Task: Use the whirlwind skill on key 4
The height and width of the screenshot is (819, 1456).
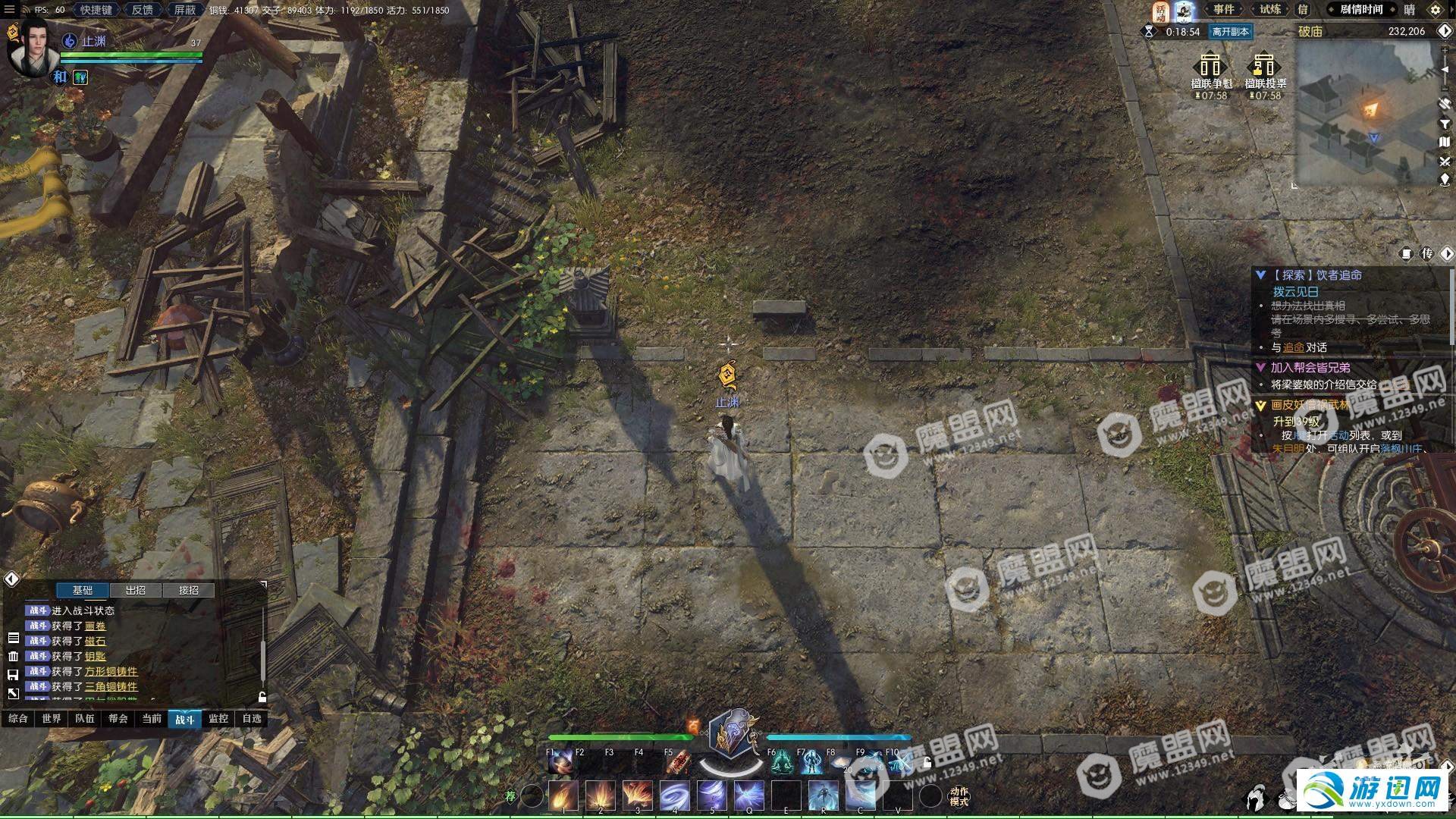Action: 674,795
